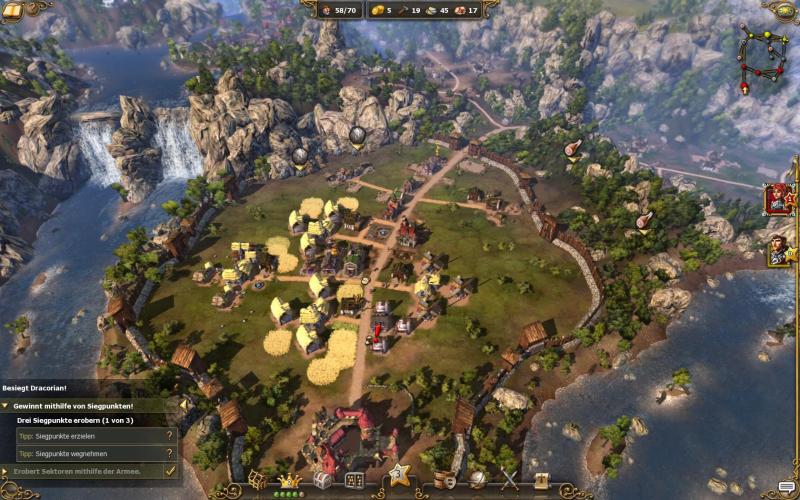
Task: Open the barrel and shield trade menu
Action: coord(445,481)
